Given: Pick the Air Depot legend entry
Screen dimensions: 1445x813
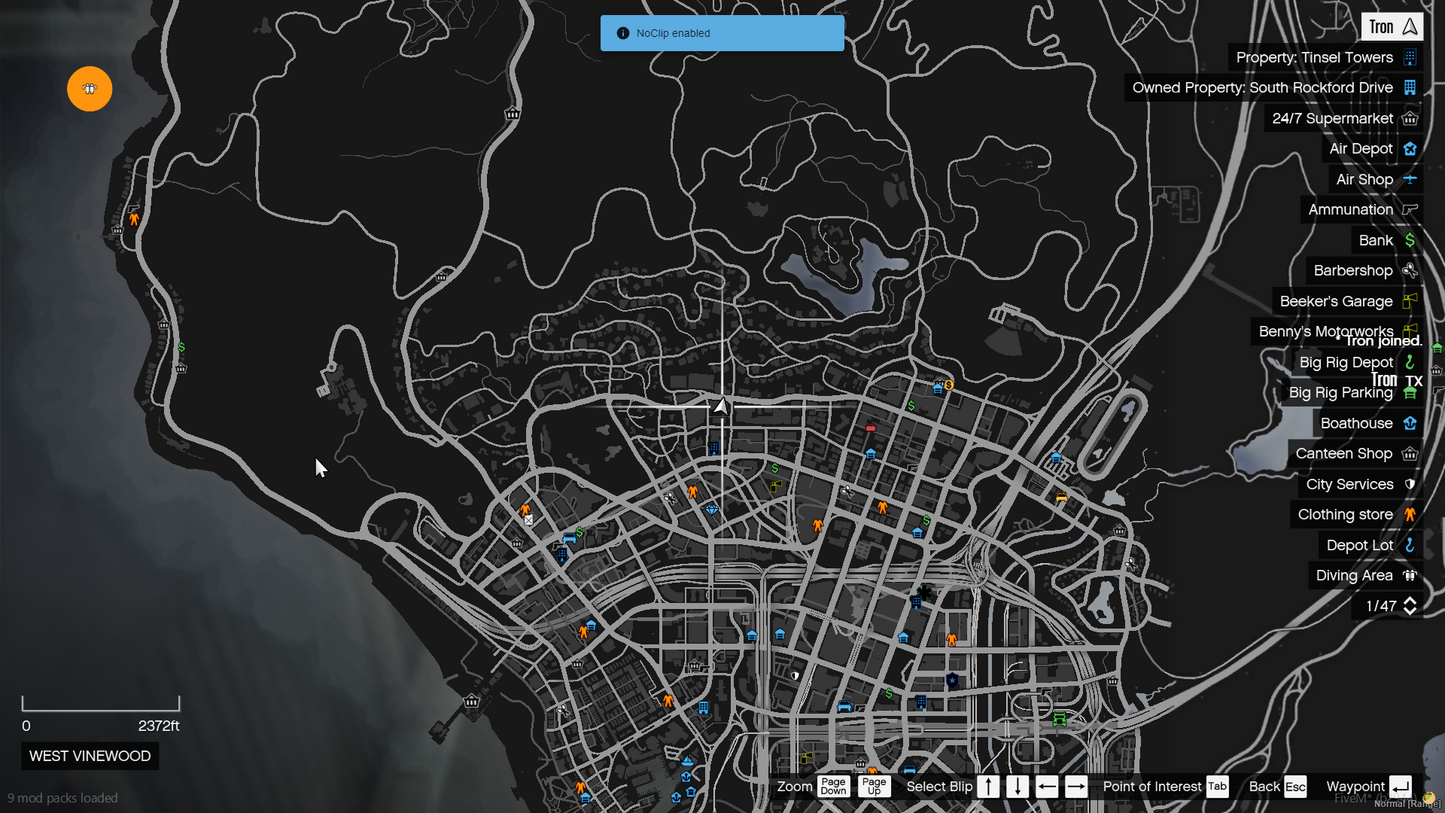Looking at the screenshot, I should (x=1360, y=149).
